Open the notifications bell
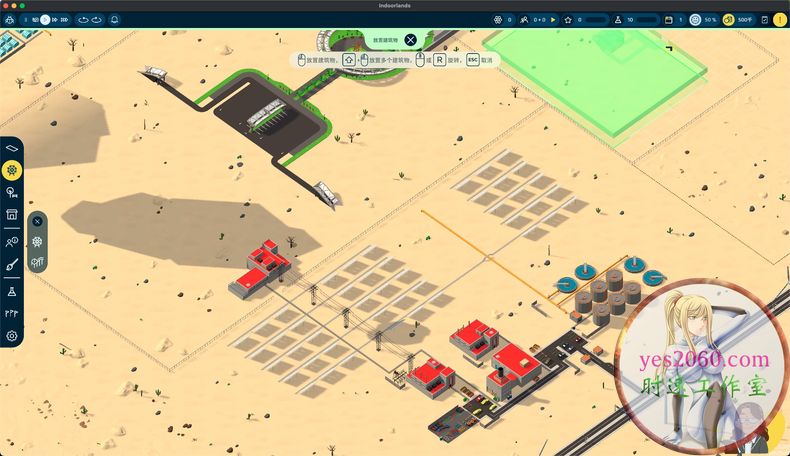Image resolution: width=790 pixels, height=456 pixels. click(114, 19)
